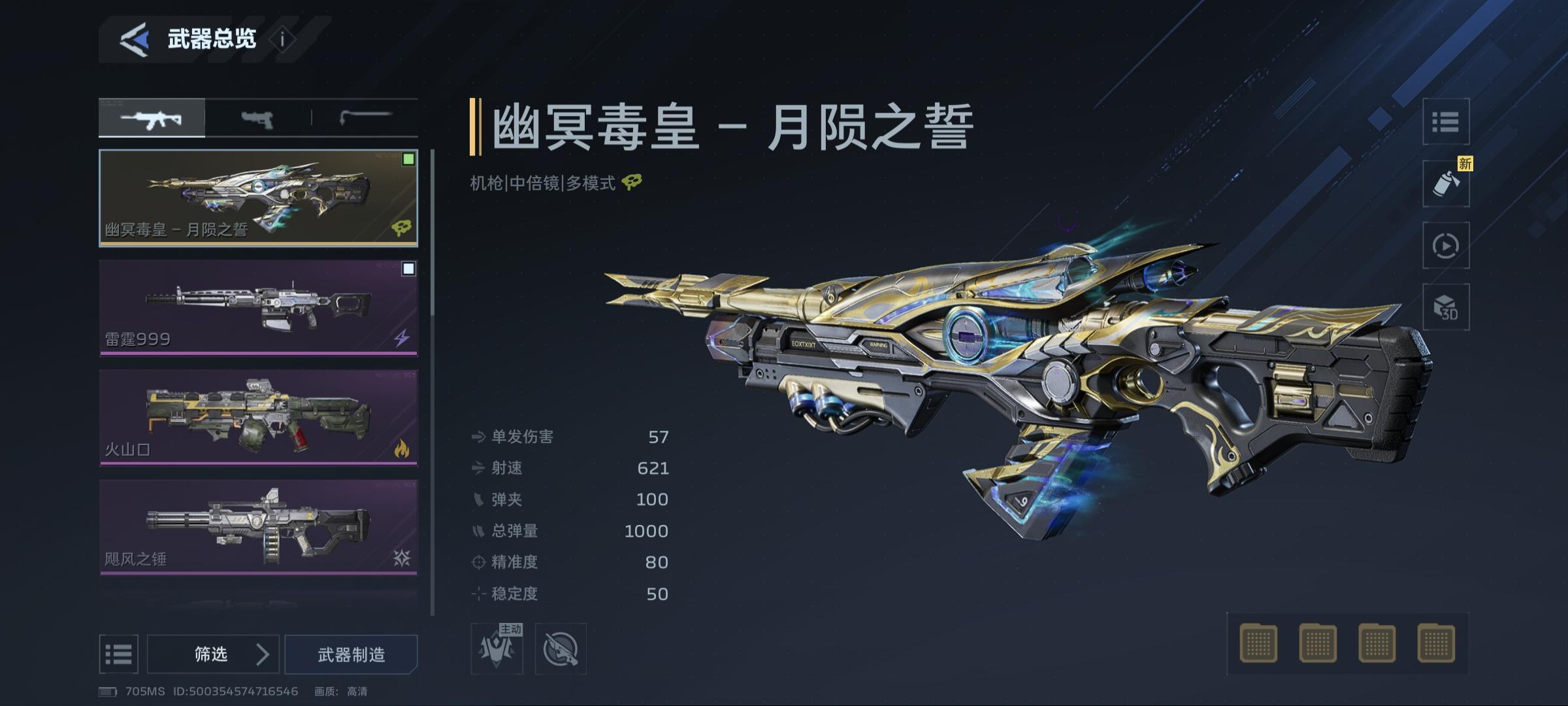
Task: Select the 火山口 weapon thumbnail
Action: [258, 415]
